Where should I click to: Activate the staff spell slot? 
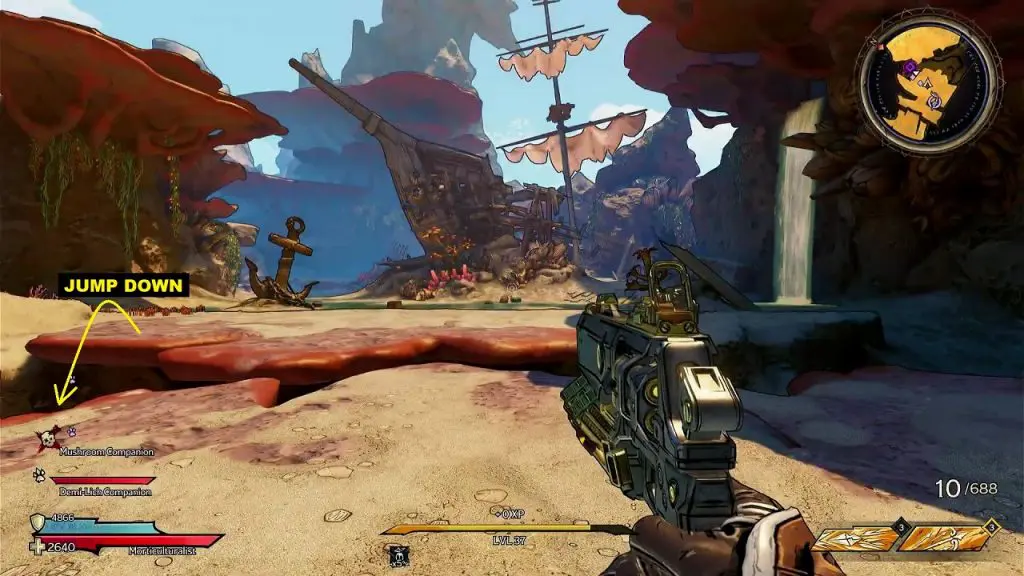943,538
